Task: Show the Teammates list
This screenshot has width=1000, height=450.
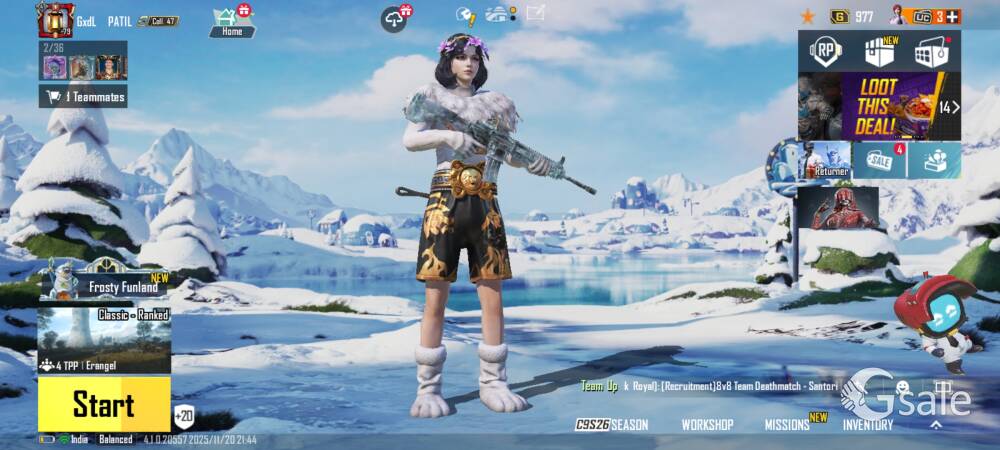Action: point(84,96)
